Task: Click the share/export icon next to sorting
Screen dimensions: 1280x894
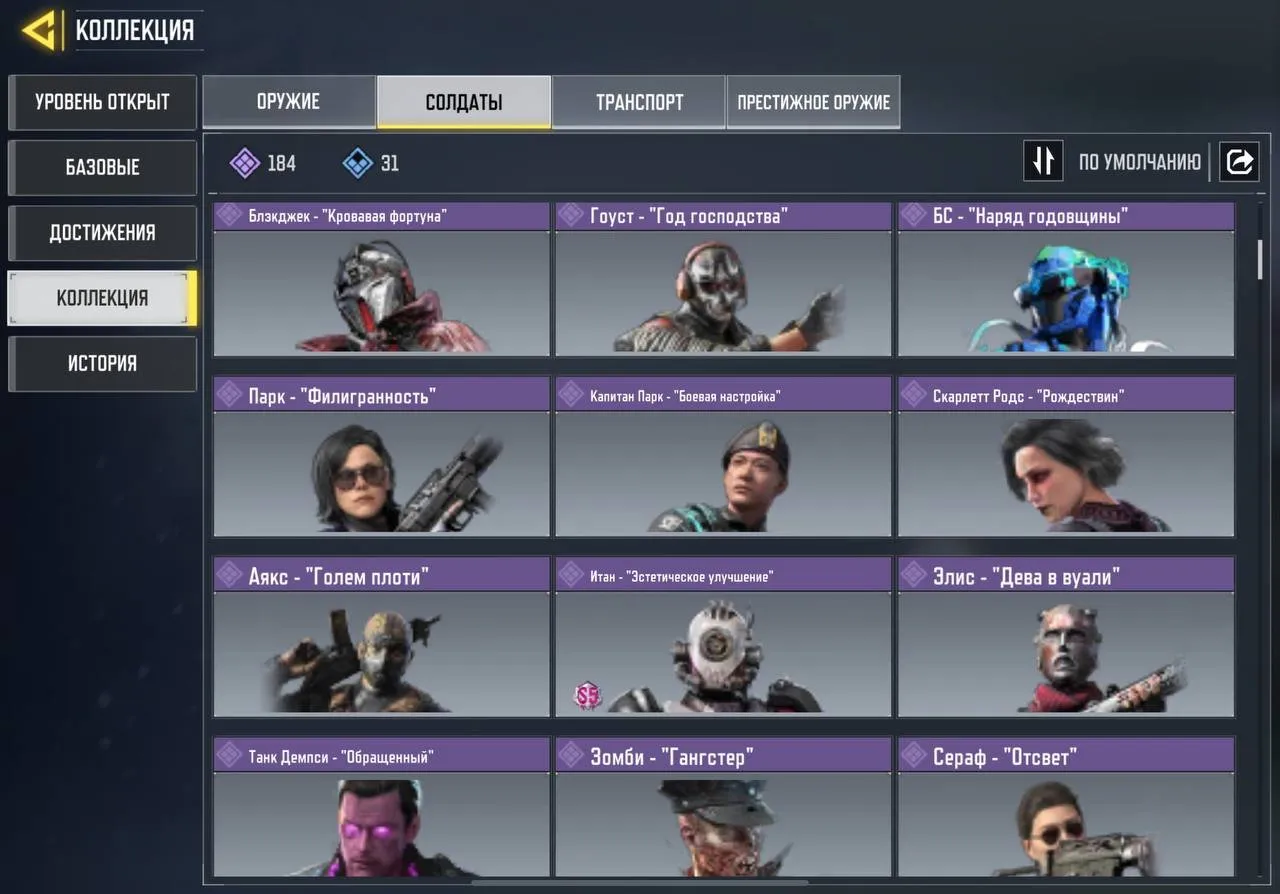Action: tap(1239, 161)
